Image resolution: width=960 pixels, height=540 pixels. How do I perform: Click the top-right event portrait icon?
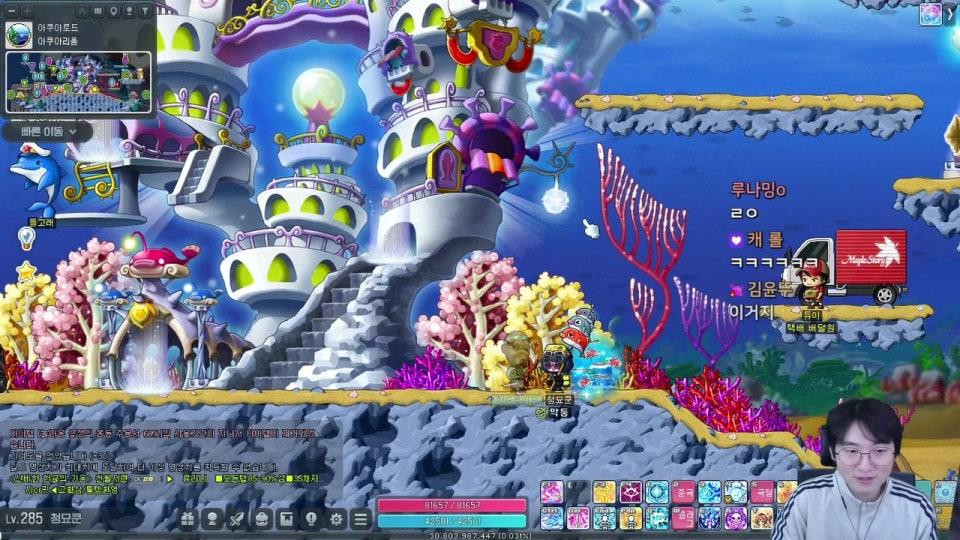tap(931, 14)
